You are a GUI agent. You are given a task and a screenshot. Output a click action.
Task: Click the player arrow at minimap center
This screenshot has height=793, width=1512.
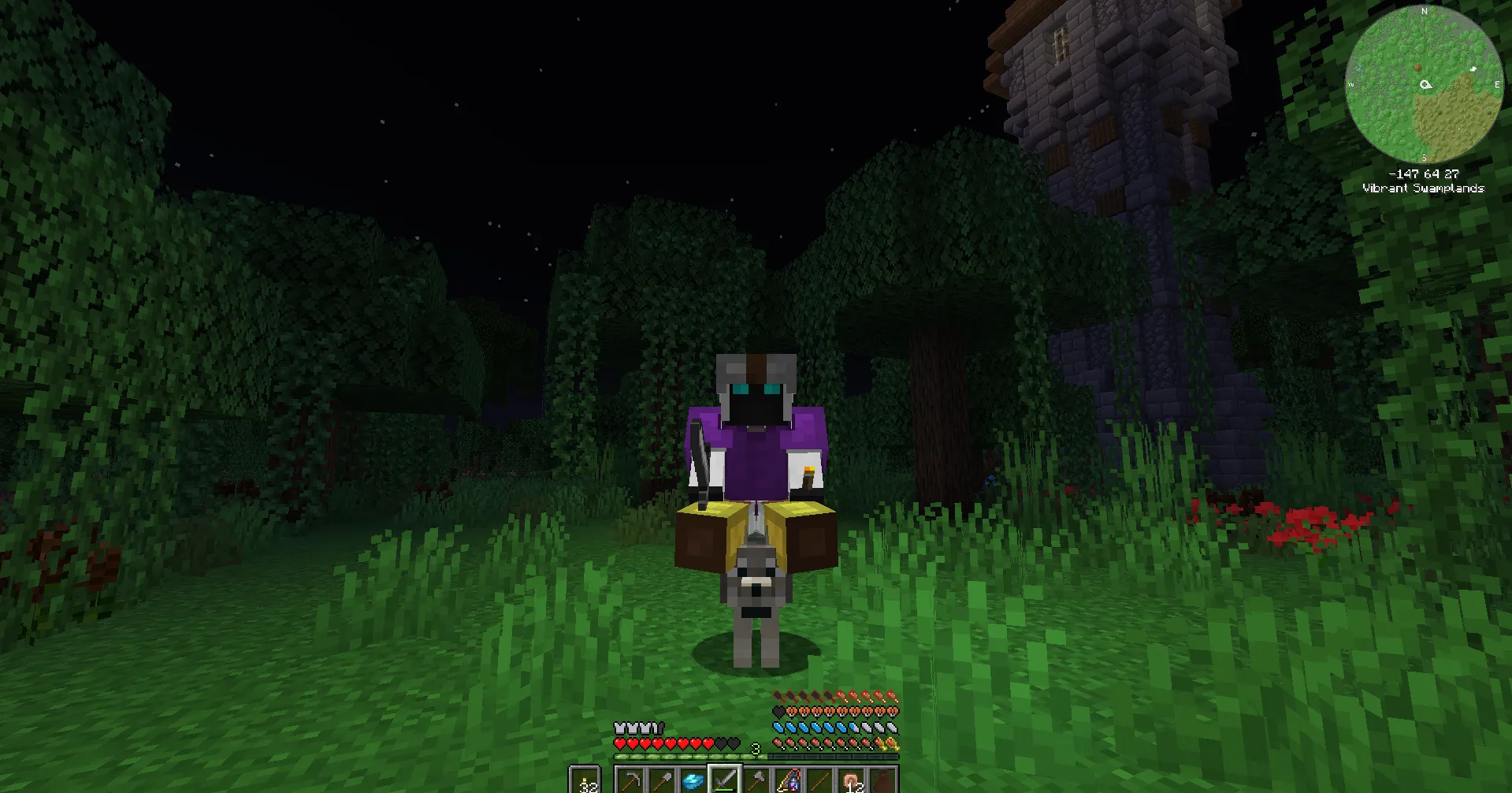point(1425,84)
